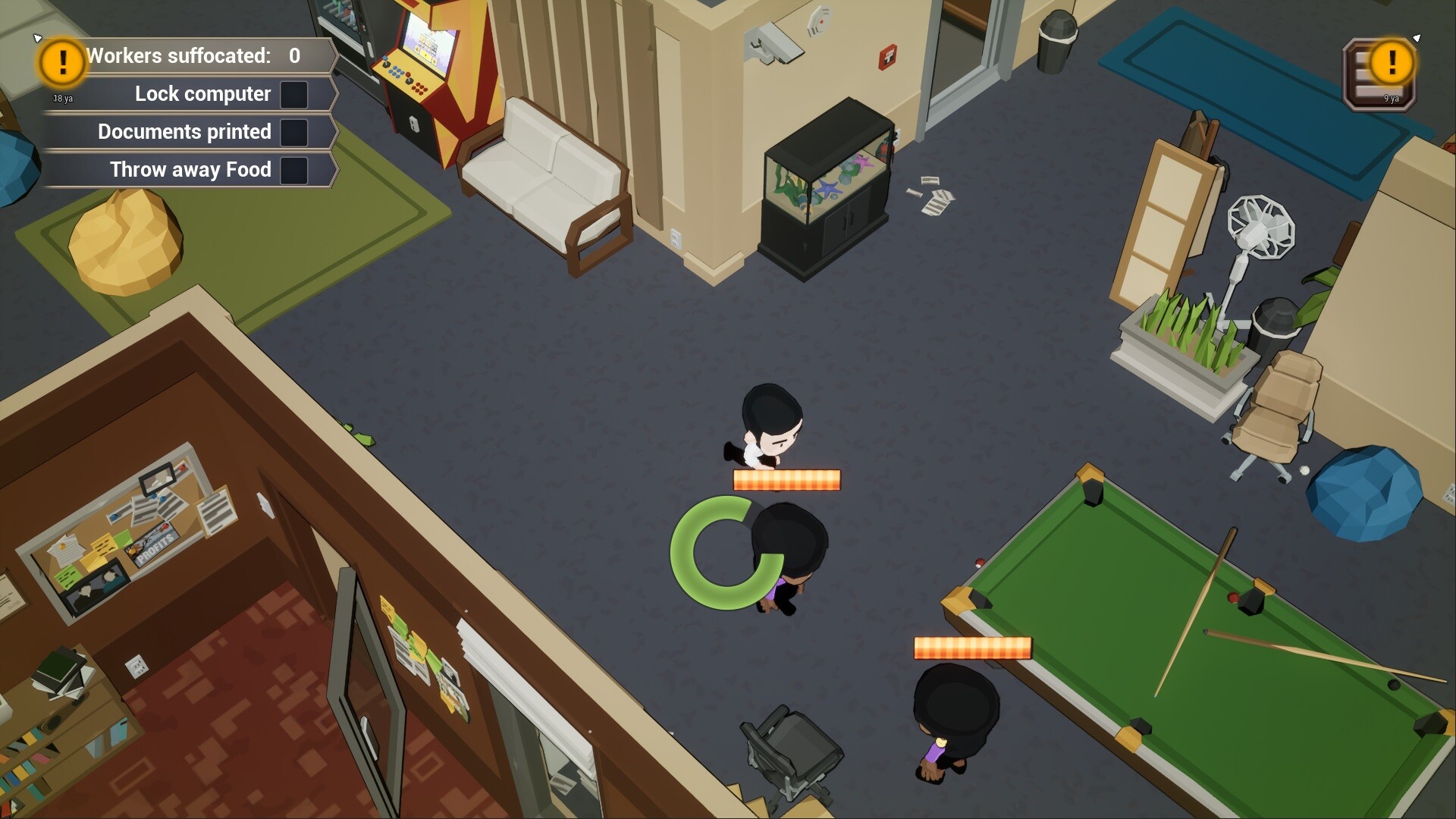Select the security camera on the wall
The width and height of the screenshot is (1456, 819).
tap(773, 42)
